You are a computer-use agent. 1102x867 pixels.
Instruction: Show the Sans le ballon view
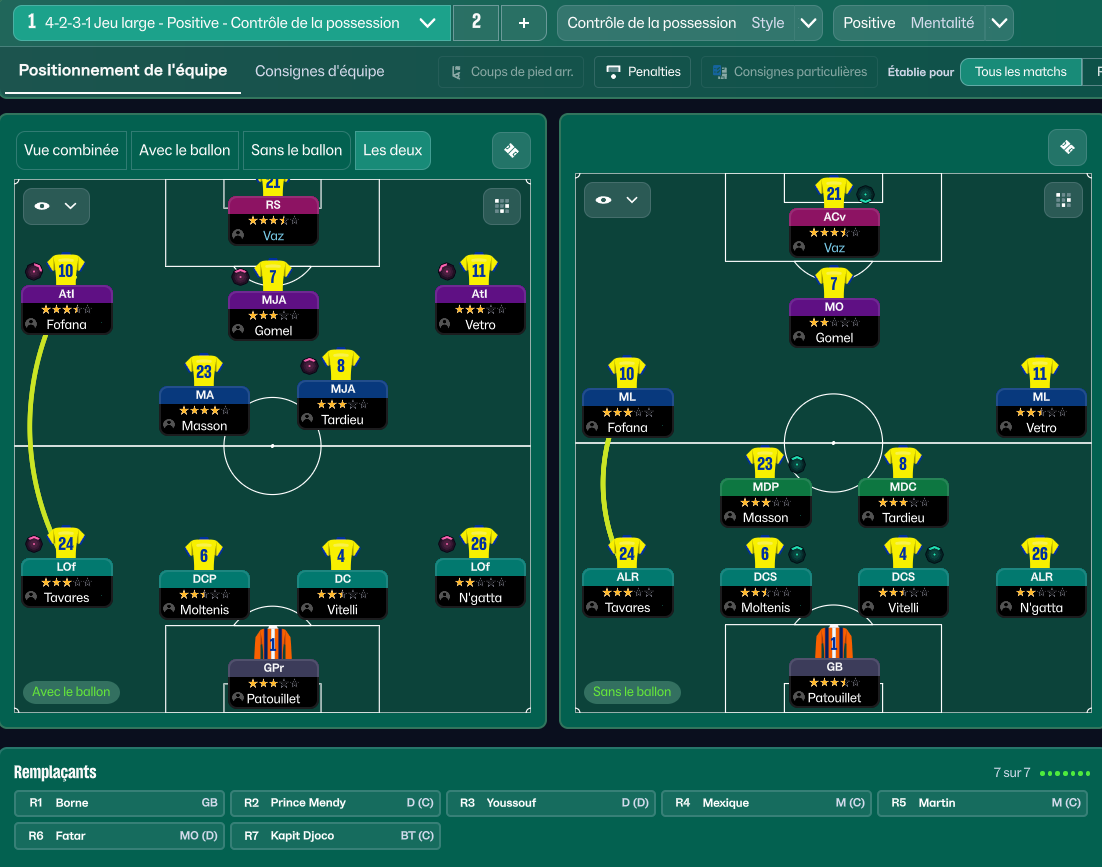296,150
